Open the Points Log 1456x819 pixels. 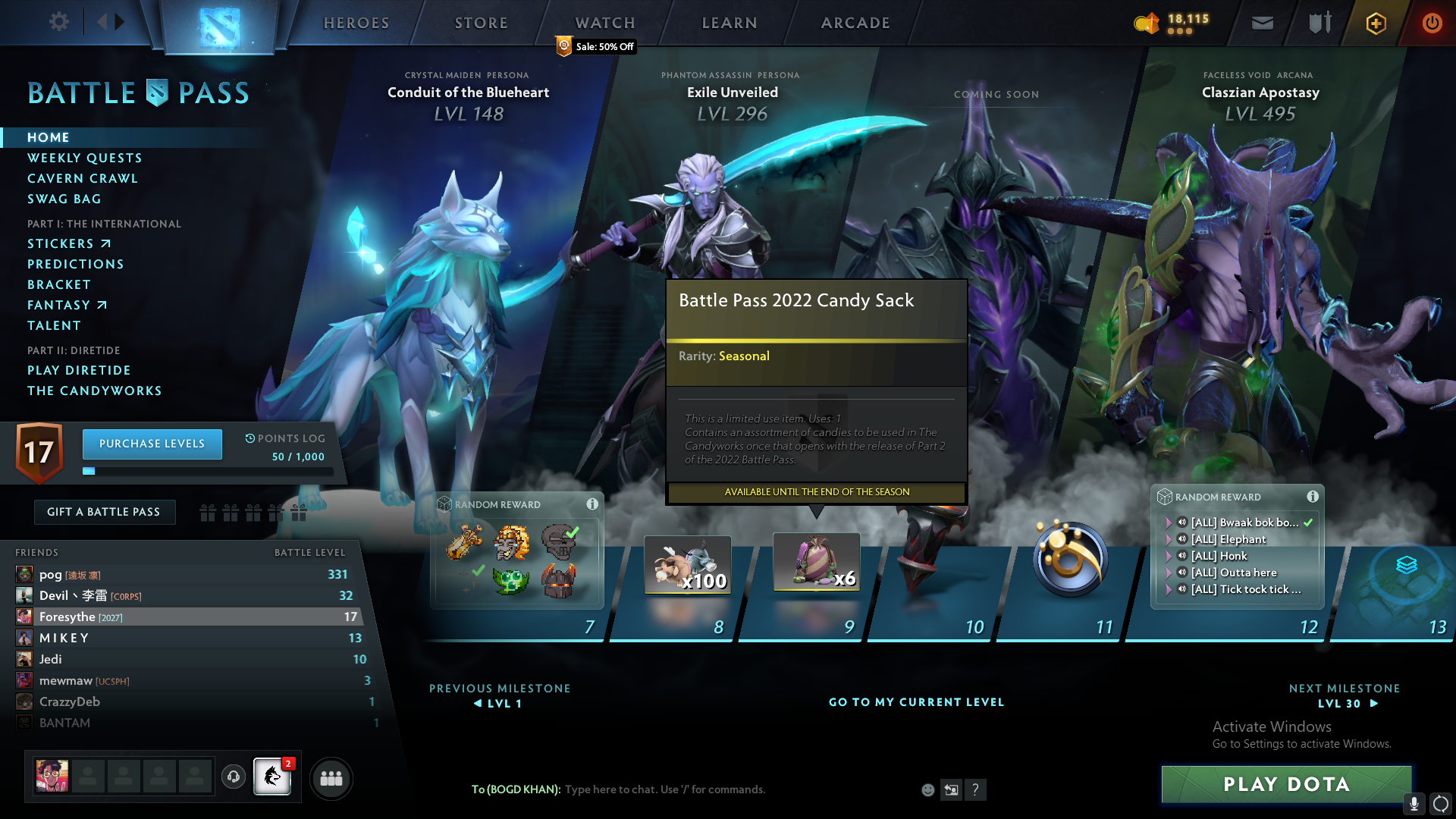pos(284,438)
